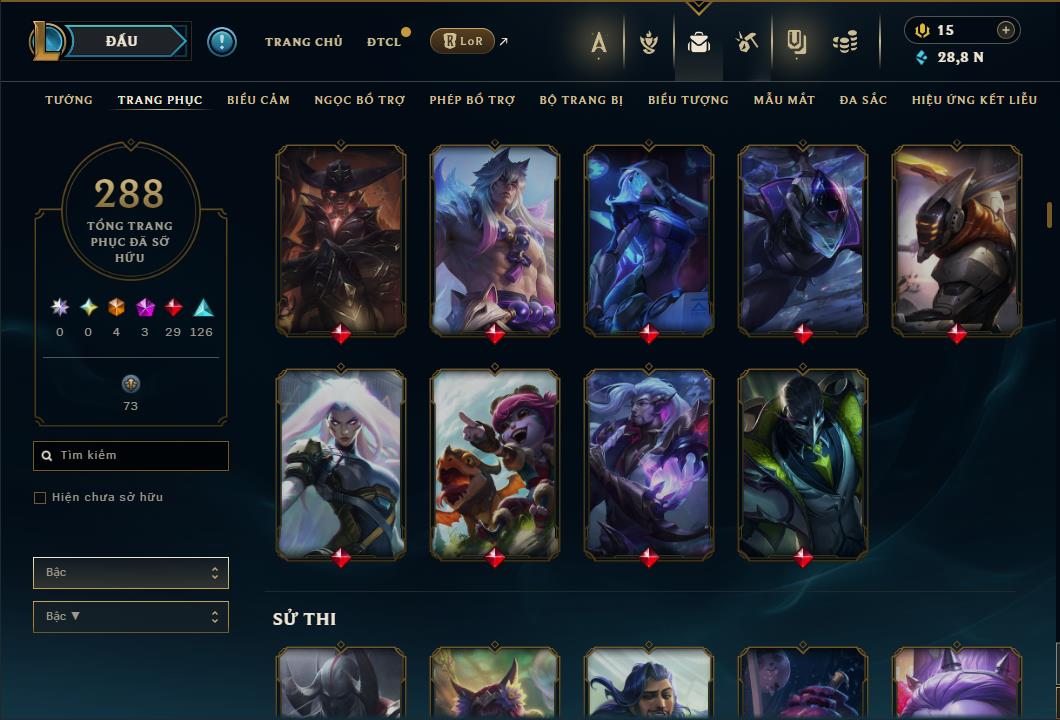Show the BỘ TRANG BỊ tab
1060x720 pixels.
click(581, 100)
